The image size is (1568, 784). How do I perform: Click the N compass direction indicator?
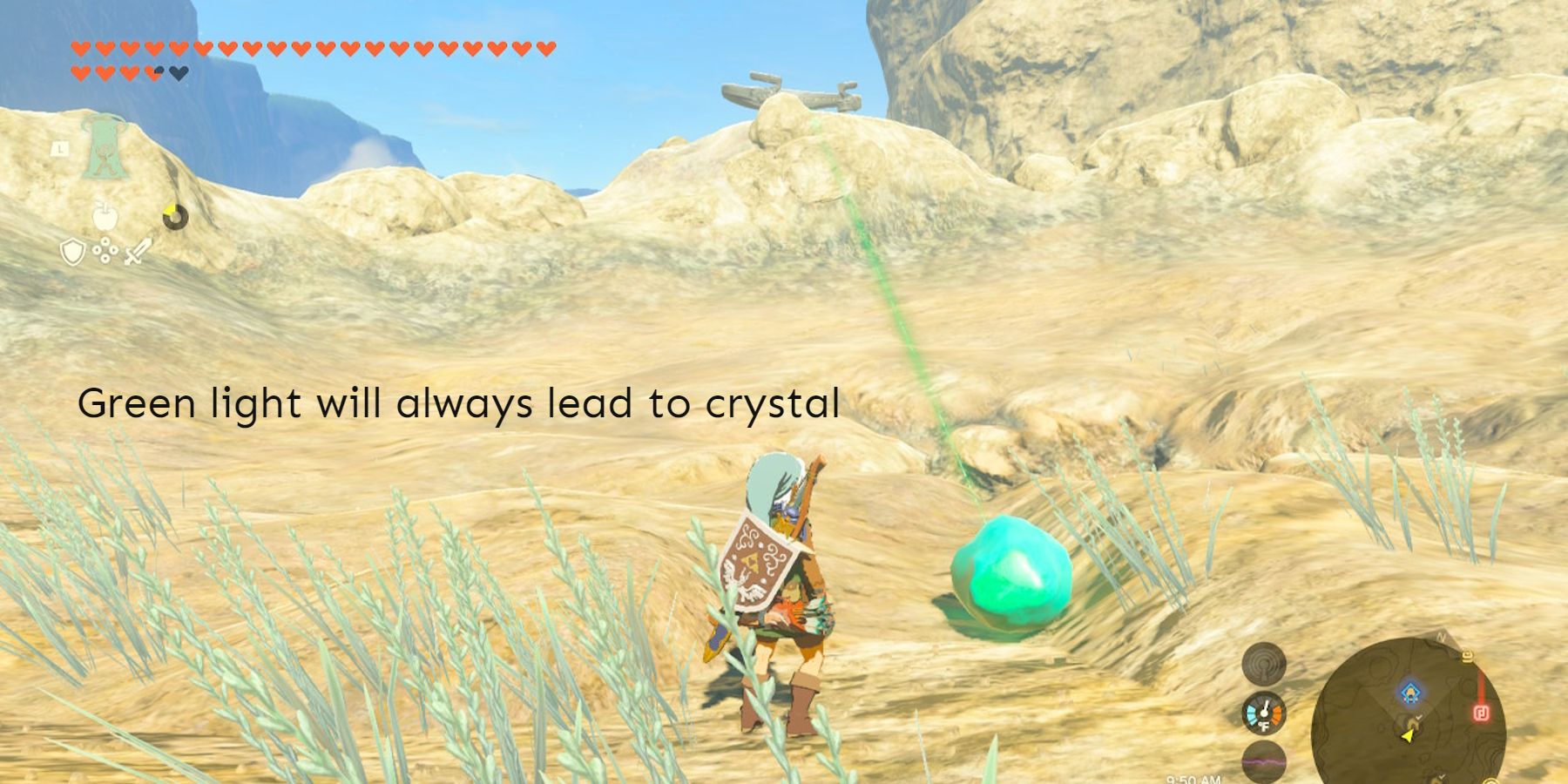click(x=1442, y=639)
